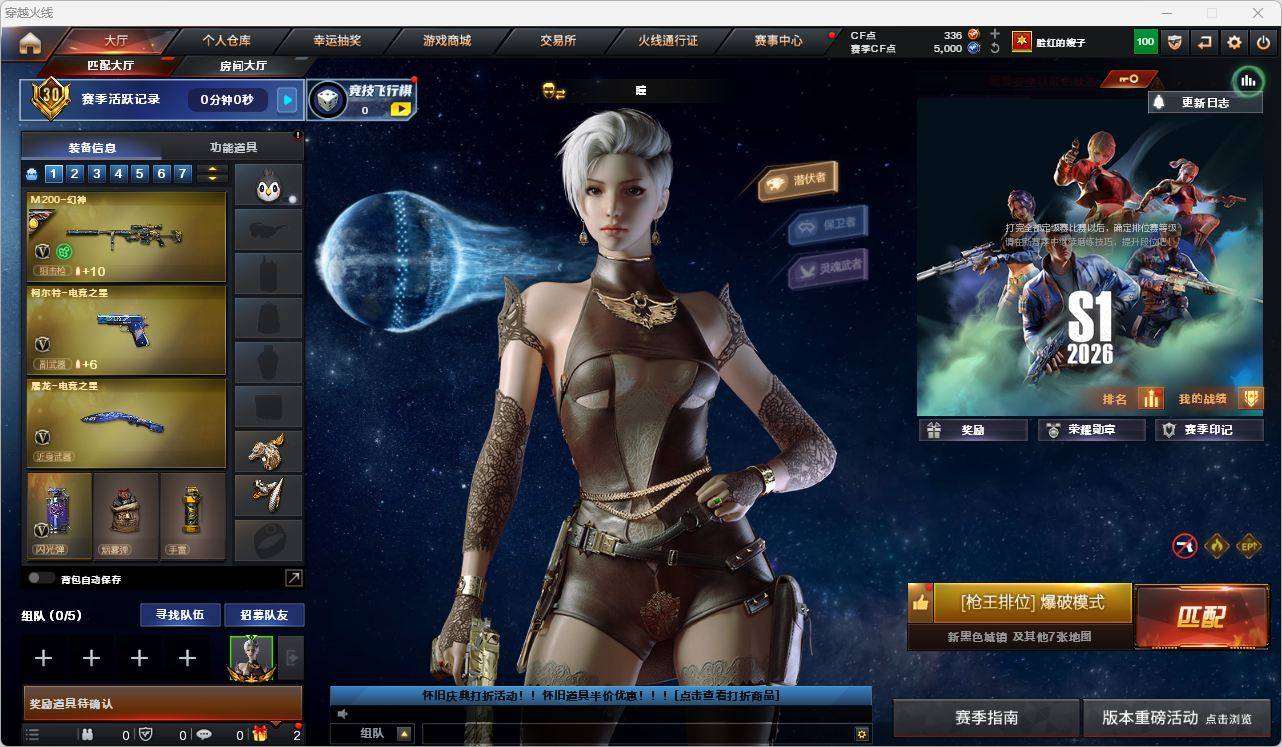Screen dimensions: 1282x747
Task: Go to 幸运抽奖 lucky draw
Action: pyautogui.click(x=337, y=41)
